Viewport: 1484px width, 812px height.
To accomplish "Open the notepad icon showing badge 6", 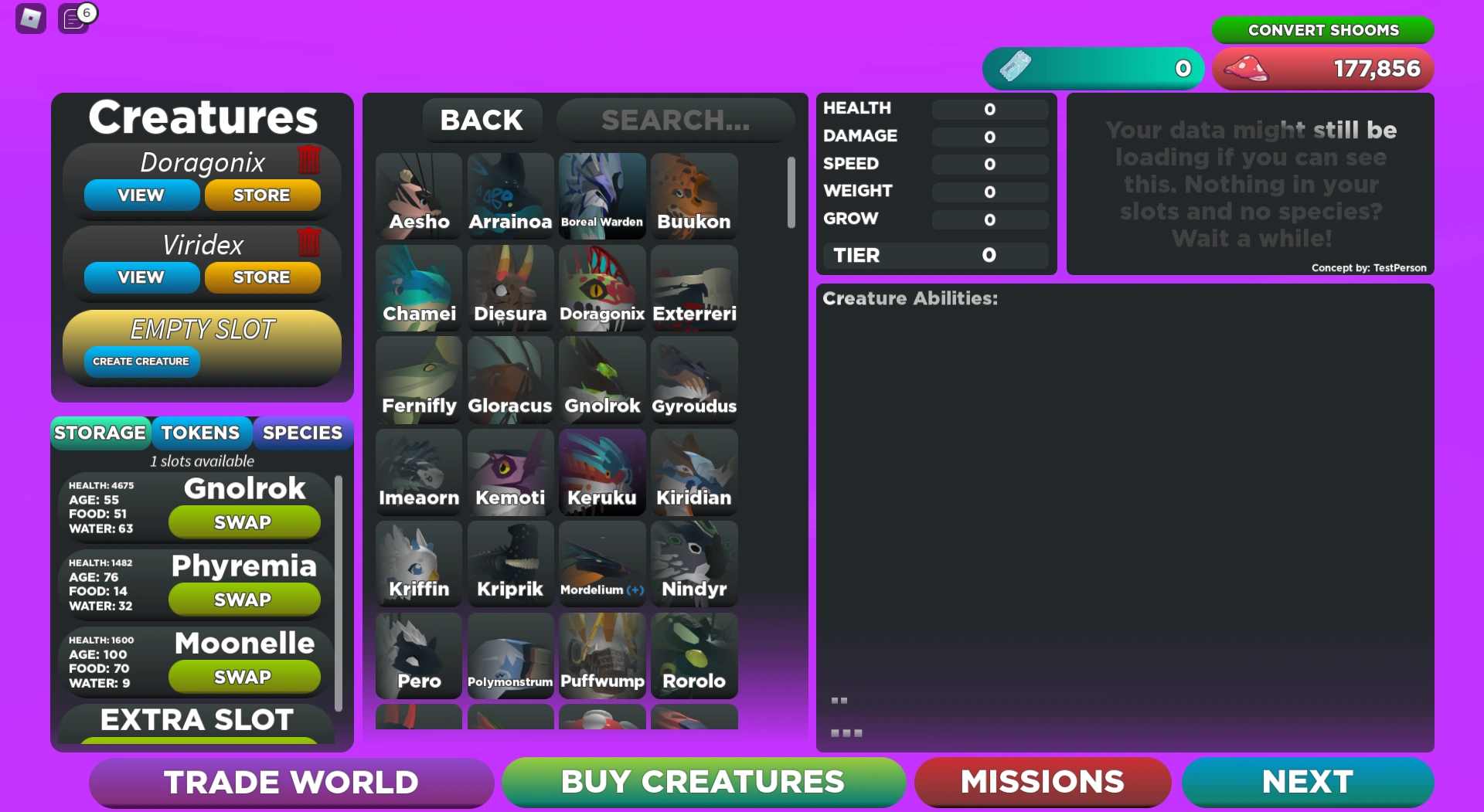I will (x=73, y=20).
